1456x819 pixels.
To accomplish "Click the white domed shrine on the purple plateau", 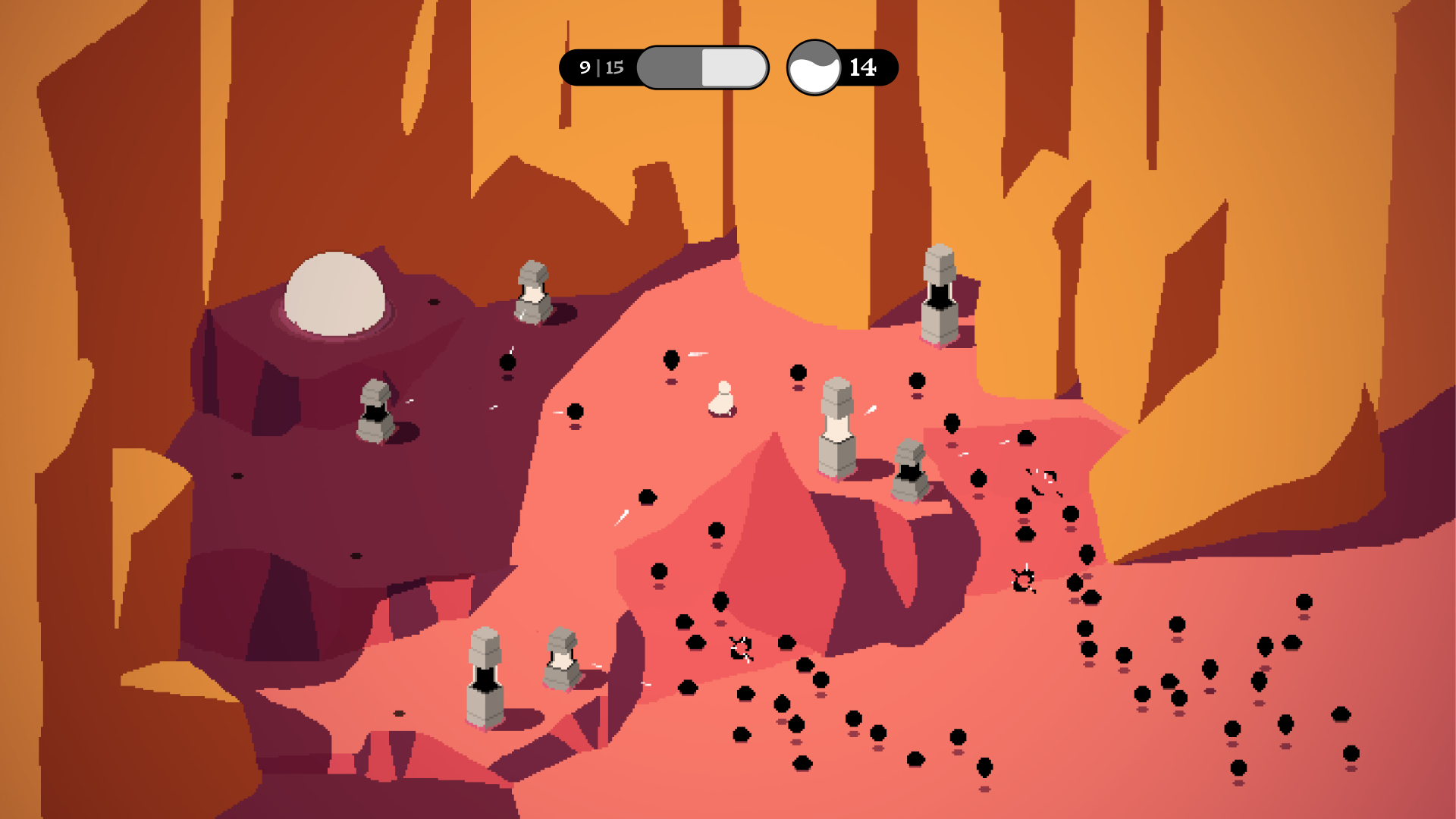I will click(x=337, y=296).
